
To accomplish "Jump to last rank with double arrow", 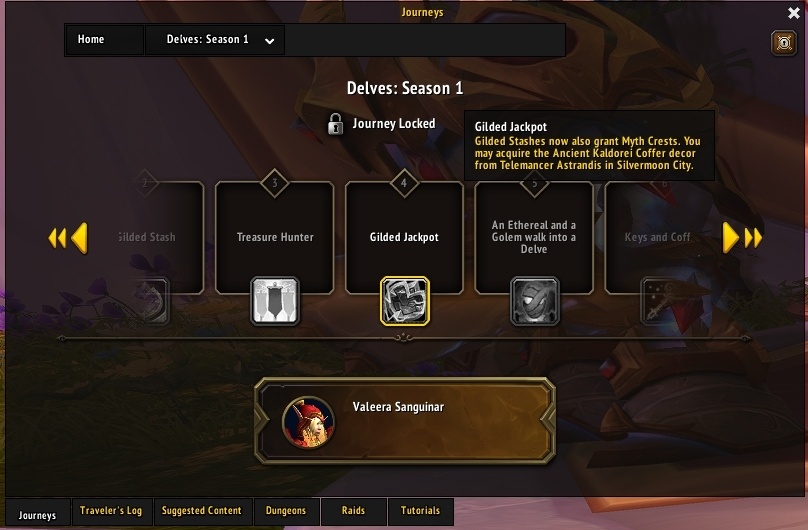I will (755, 237).
